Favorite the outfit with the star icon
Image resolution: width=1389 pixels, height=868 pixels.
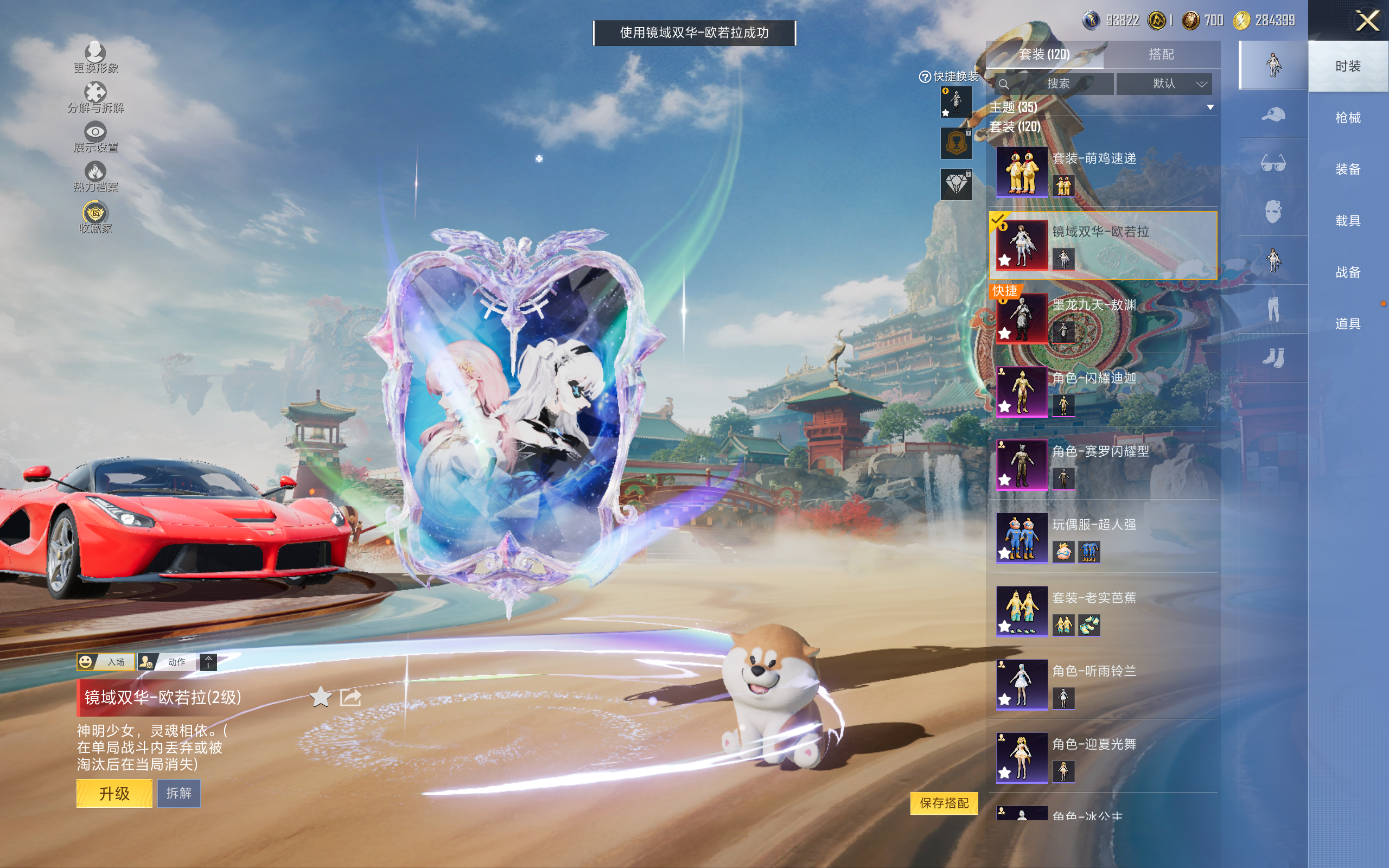tap(321, 698)
